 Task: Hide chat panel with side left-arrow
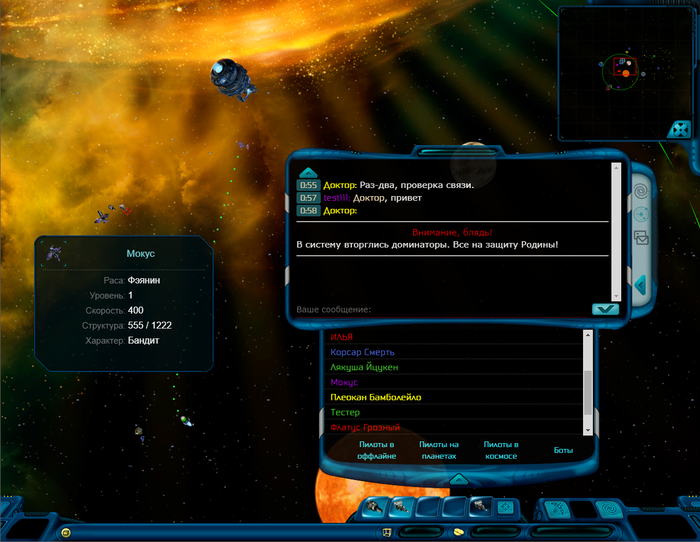641,286
